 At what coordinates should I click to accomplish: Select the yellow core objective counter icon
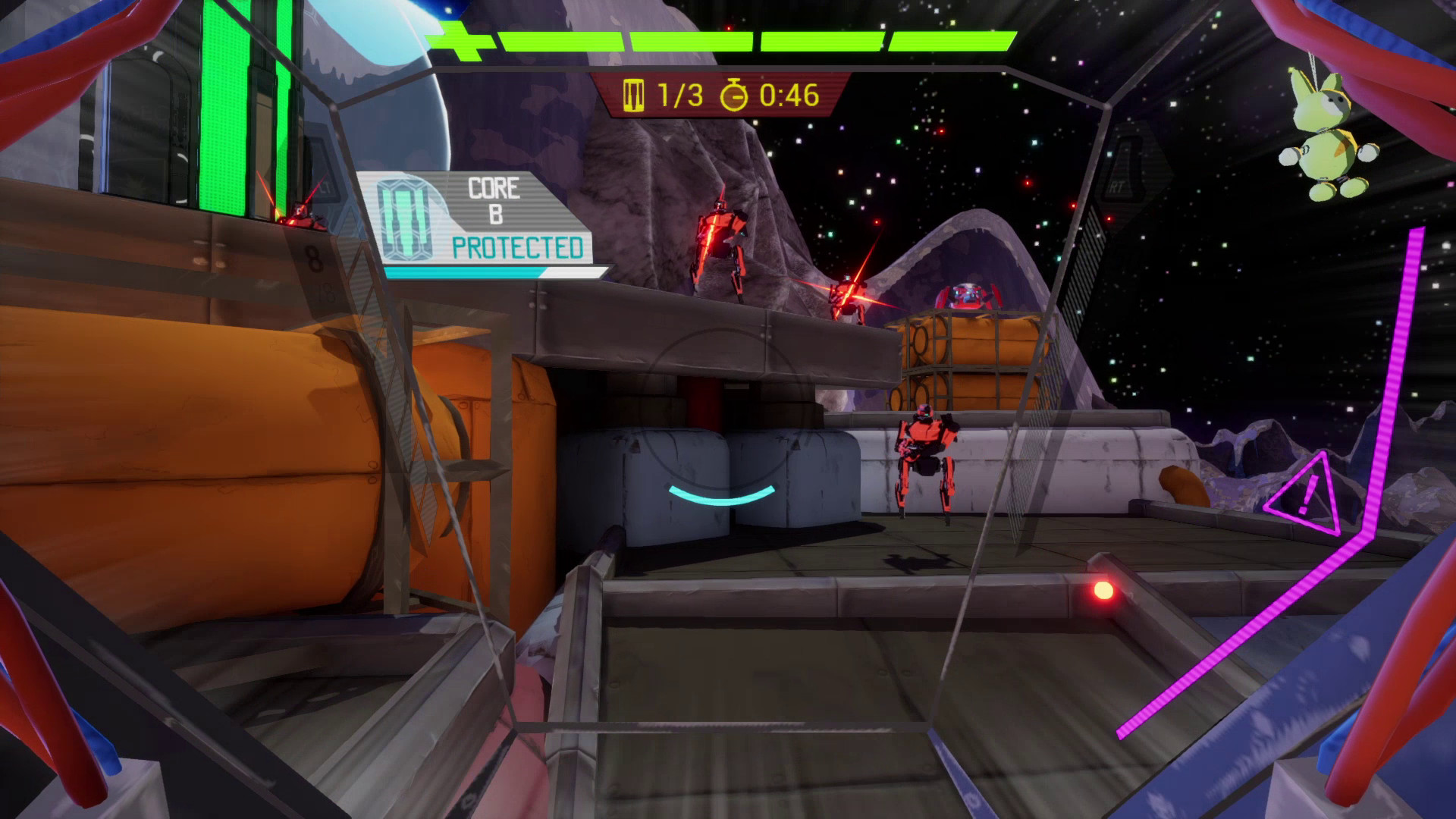[x=633, y=96]
